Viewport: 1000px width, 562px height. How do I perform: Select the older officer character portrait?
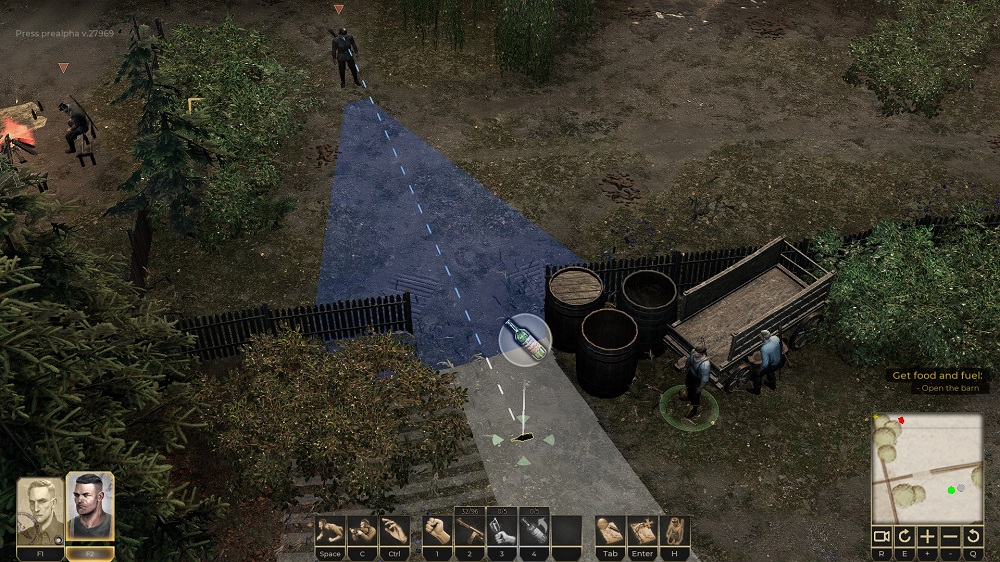click(40, 512)
